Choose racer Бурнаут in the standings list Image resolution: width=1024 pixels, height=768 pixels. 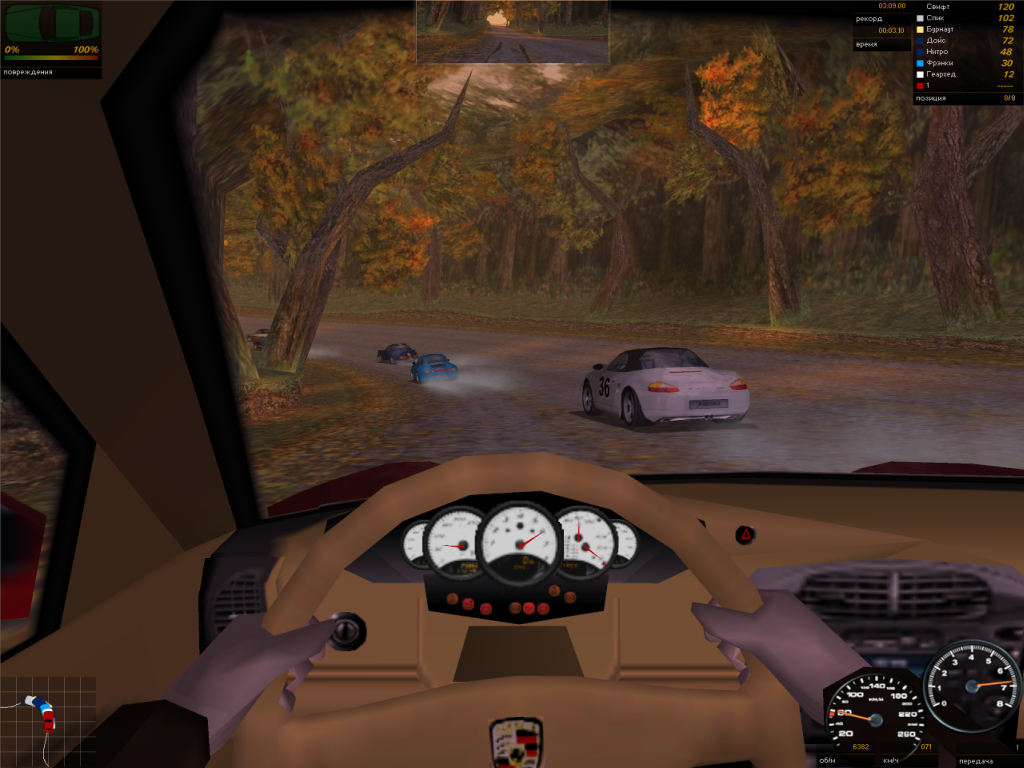point(944,30)
